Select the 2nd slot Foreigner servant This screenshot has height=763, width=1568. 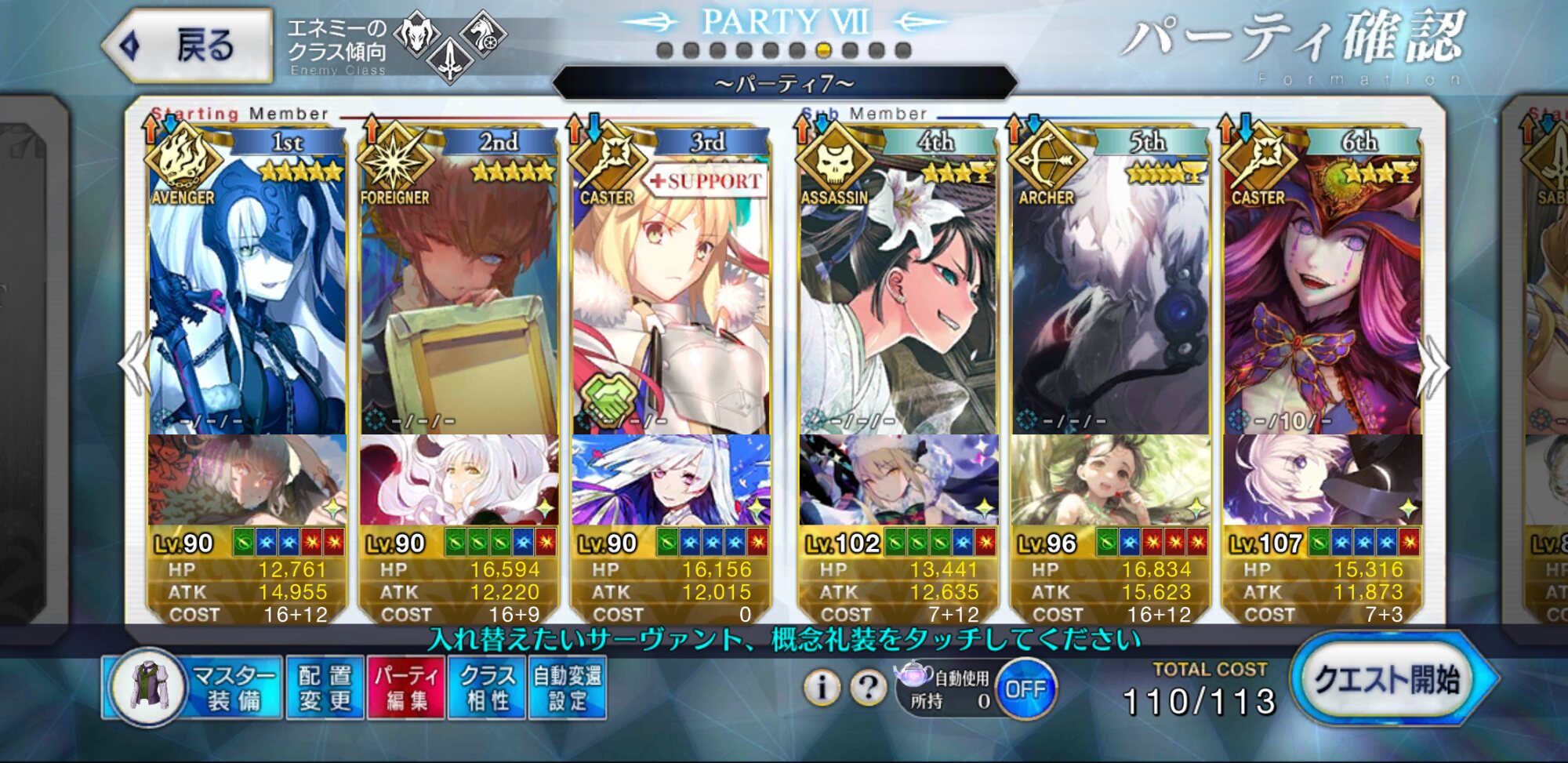pyautogui.click(x=459, y=298)
